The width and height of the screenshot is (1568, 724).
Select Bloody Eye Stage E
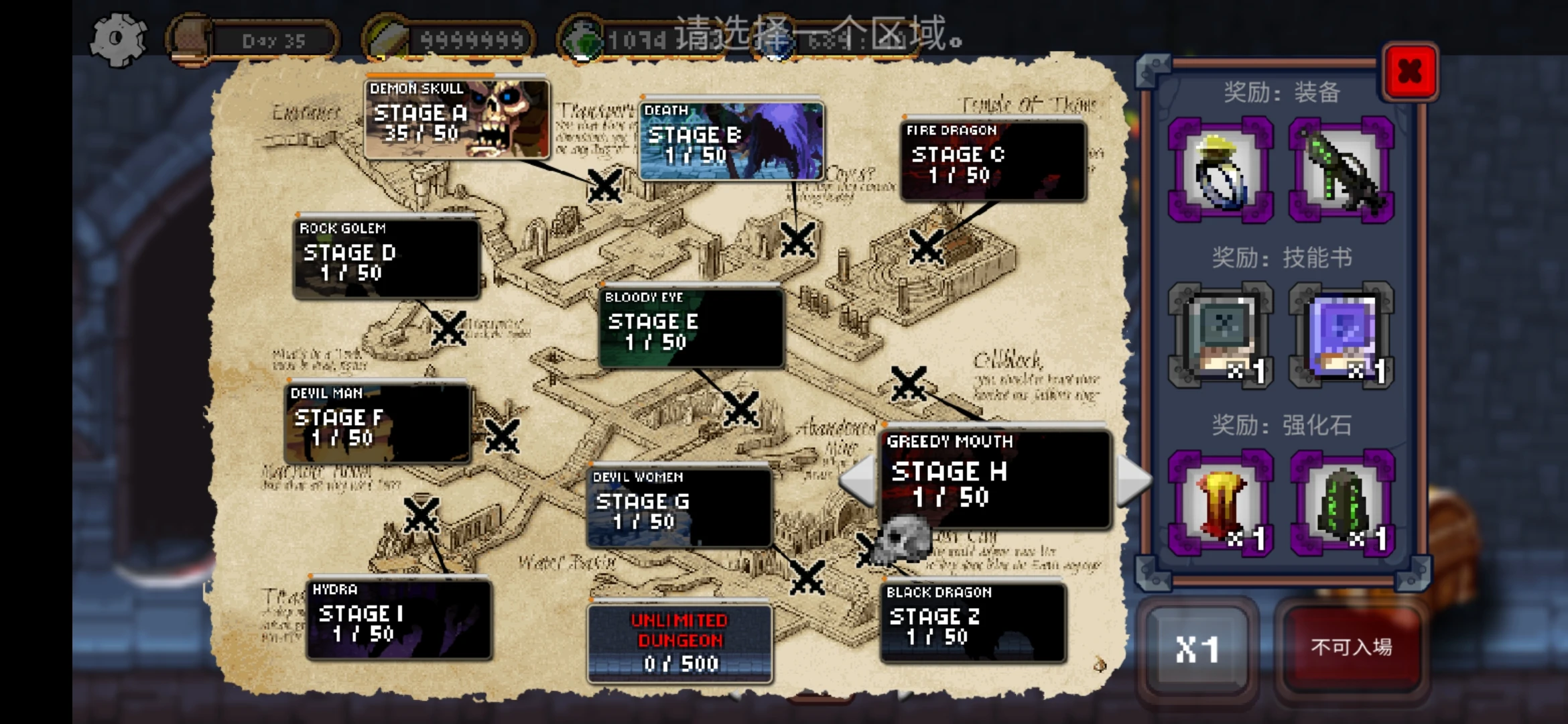(x=690, y=328)
